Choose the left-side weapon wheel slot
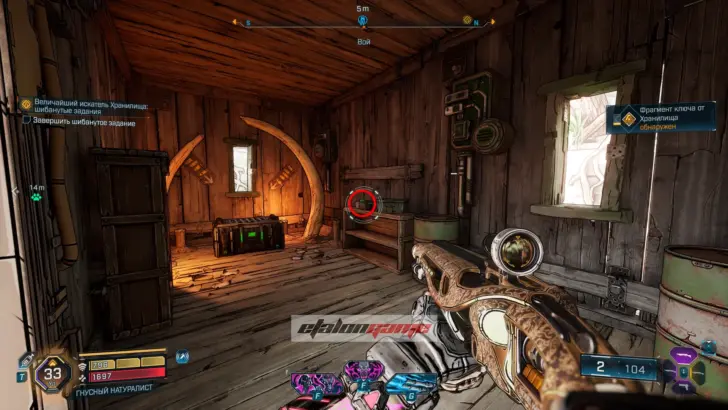Image resolution: width=728 pixels, height=410 pixels. [667, 372]
